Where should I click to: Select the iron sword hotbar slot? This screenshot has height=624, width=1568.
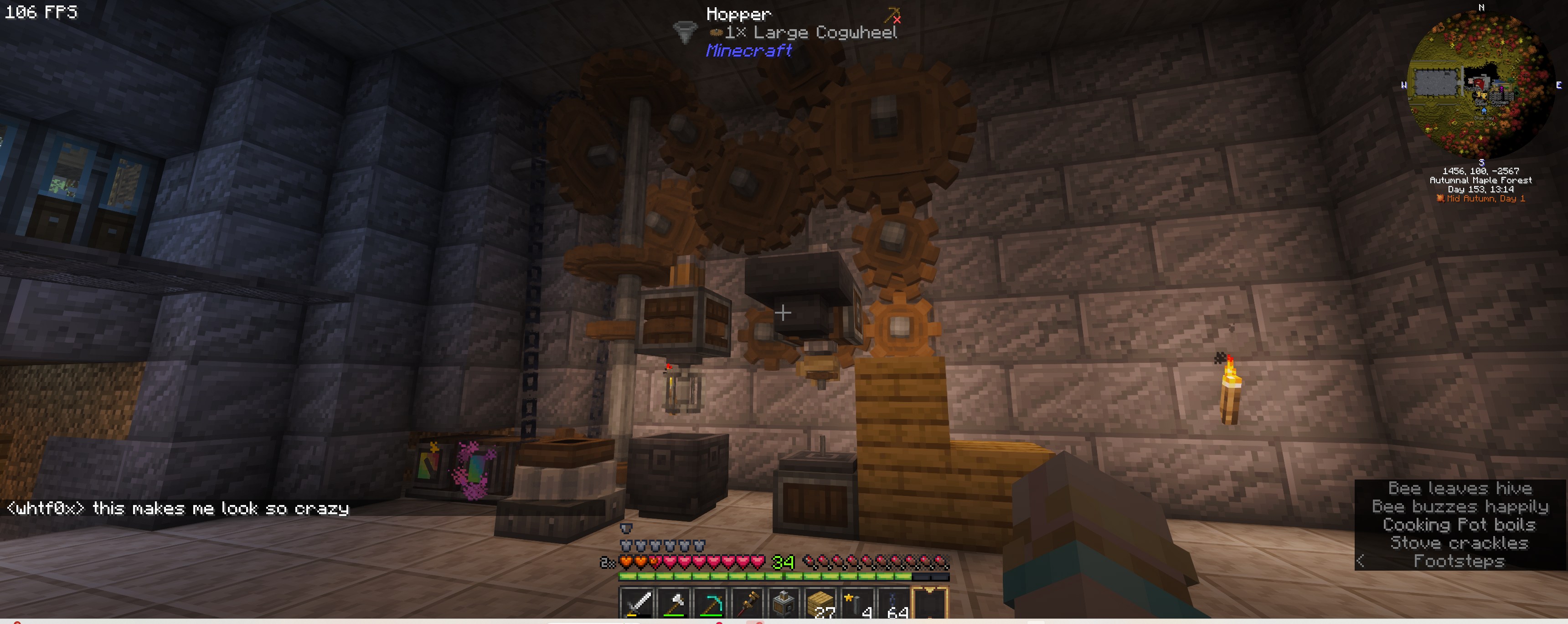(x=637, y=604)
